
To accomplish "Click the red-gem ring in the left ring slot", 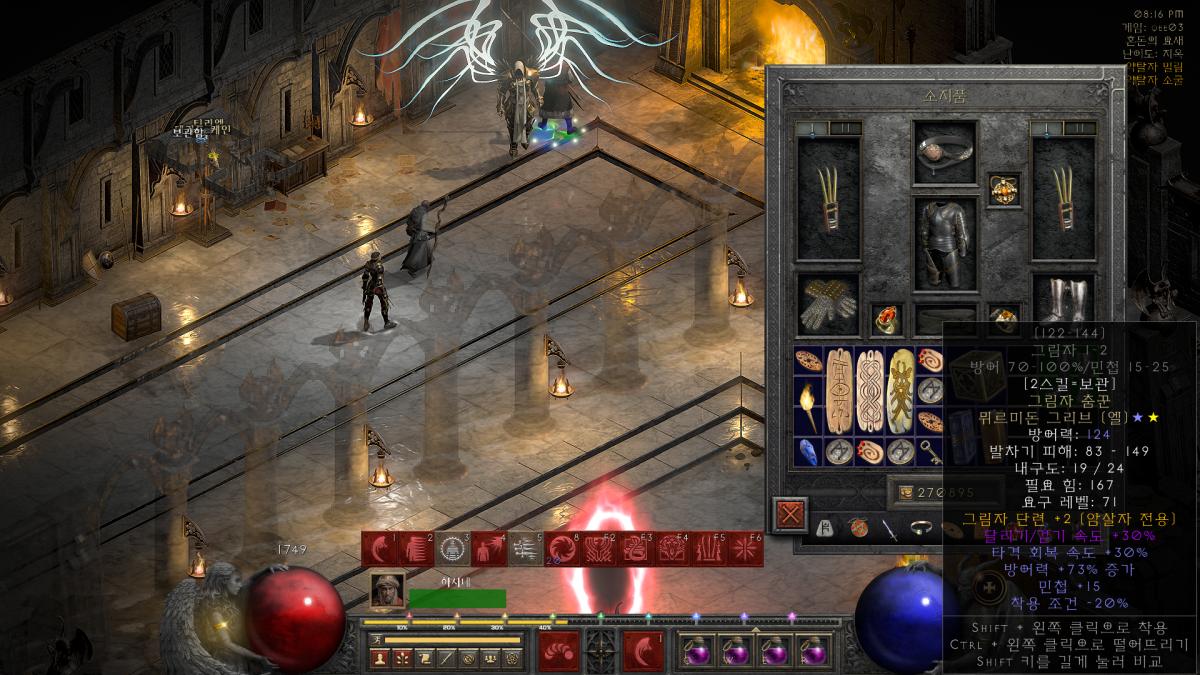I will pyautogui.click(x=886, y=319).
